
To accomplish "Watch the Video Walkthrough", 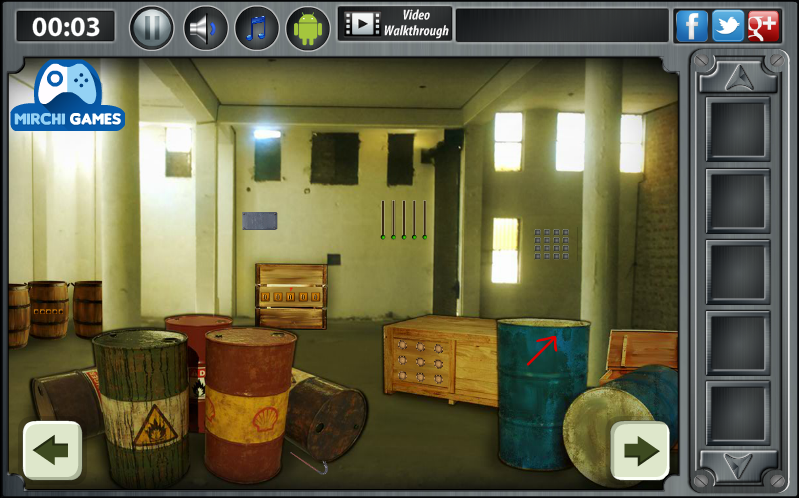I will pos(395,24).
